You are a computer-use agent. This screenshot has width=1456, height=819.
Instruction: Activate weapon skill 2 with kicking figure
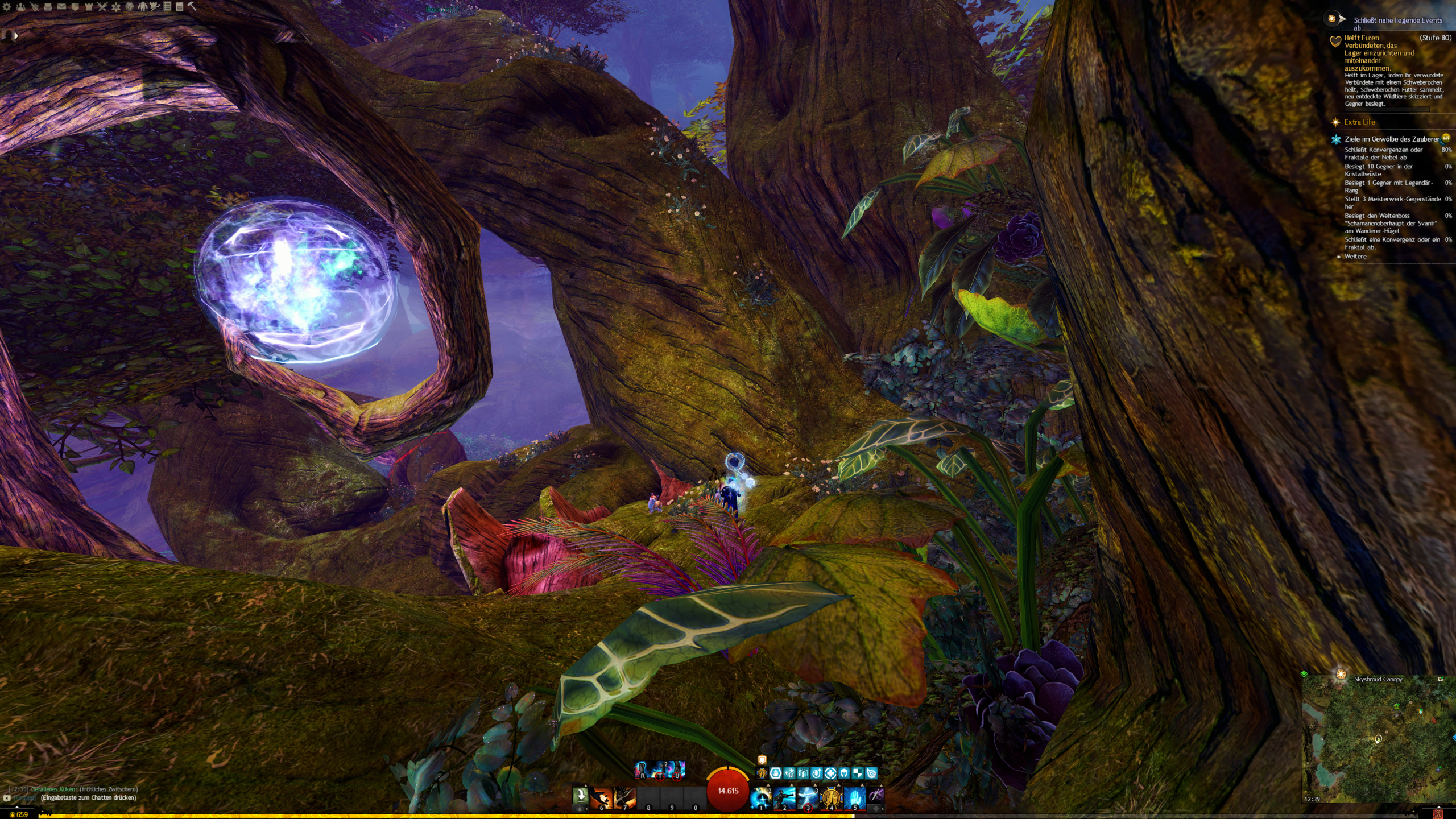point(784,798)
